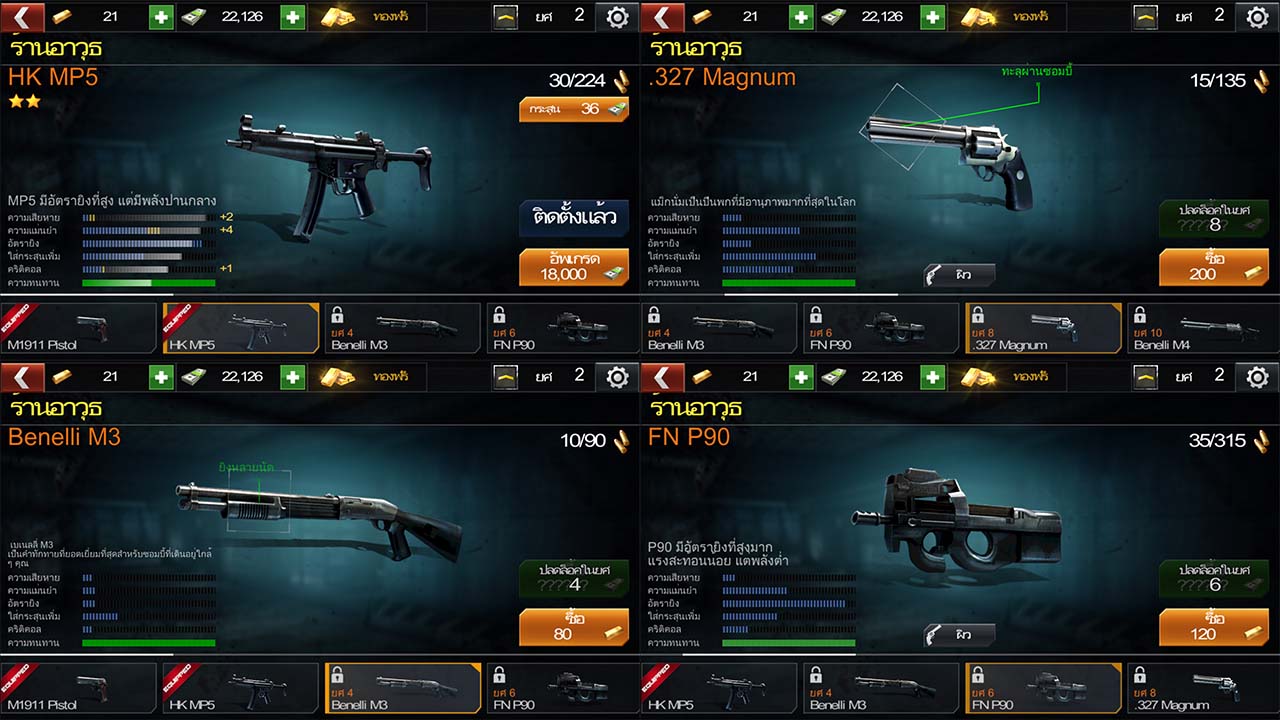Select the M1911 Pistol thumbnail in the weapon bar
This screenshot has width=1280, height=720.
click(x=78, y=328)
